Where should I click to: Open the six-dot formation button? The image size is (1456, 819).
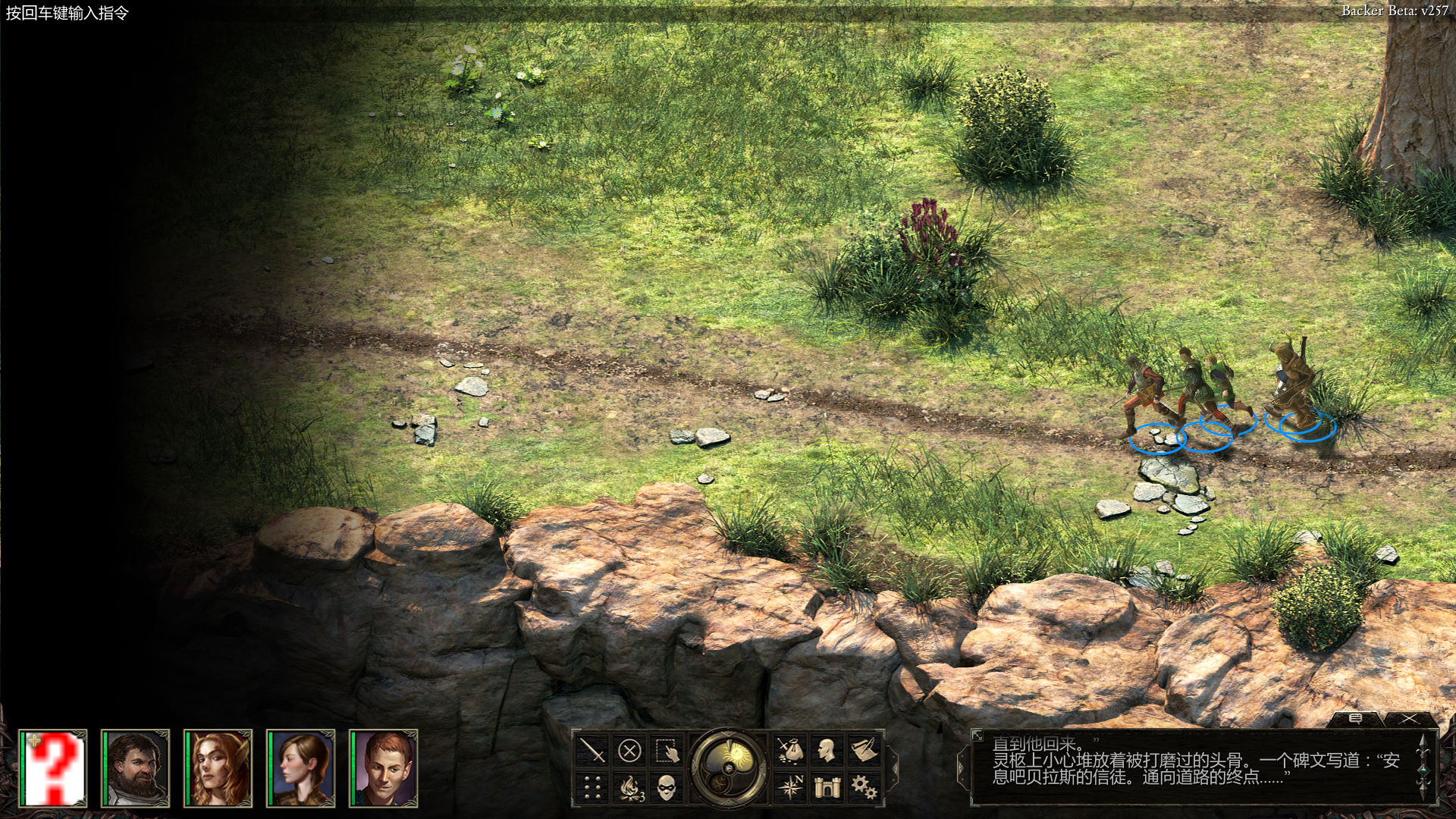[x=592, y=788]
